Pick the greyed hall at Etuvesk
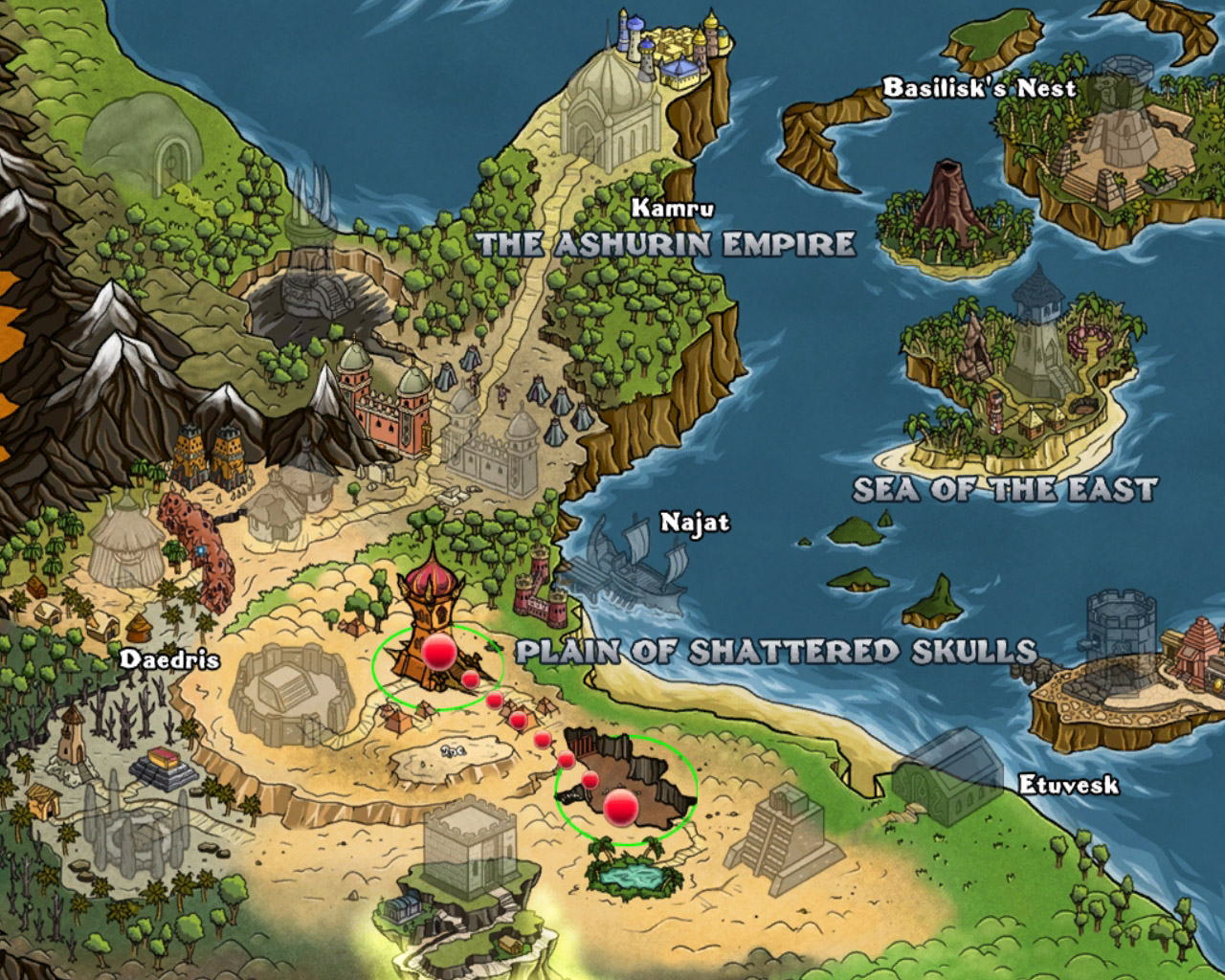 pos(947,777)
